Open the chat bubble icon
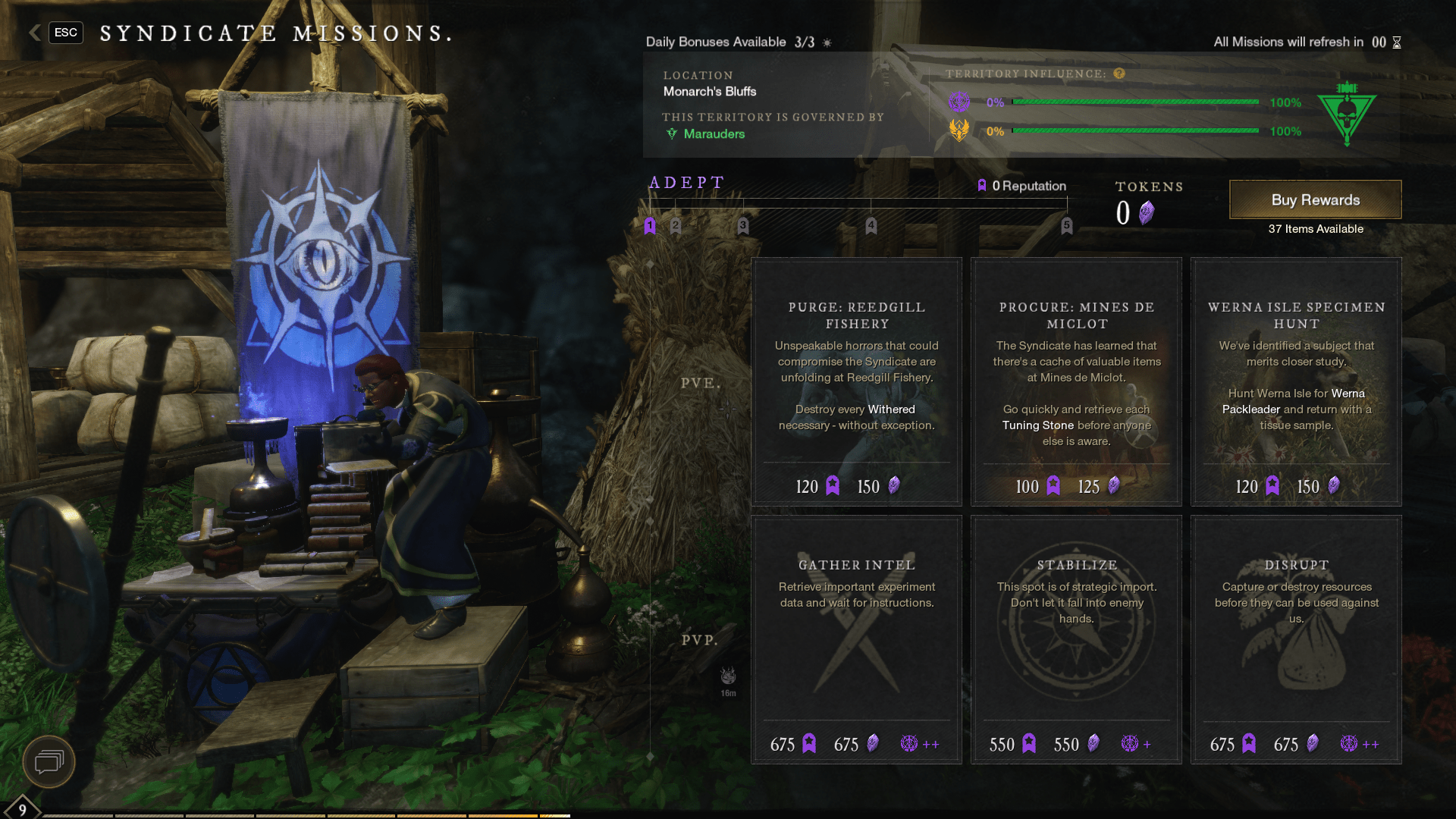This screenshot has width=1456, height=819. [x=48, y=762]
